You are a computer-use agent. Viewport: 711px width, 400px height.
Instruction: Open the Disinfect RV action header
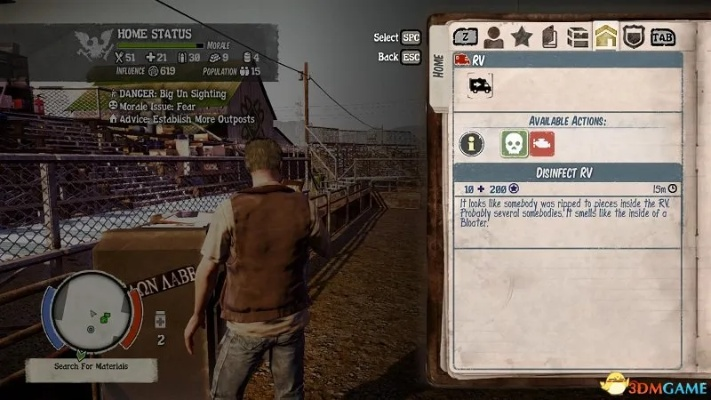tap(567, 172)
